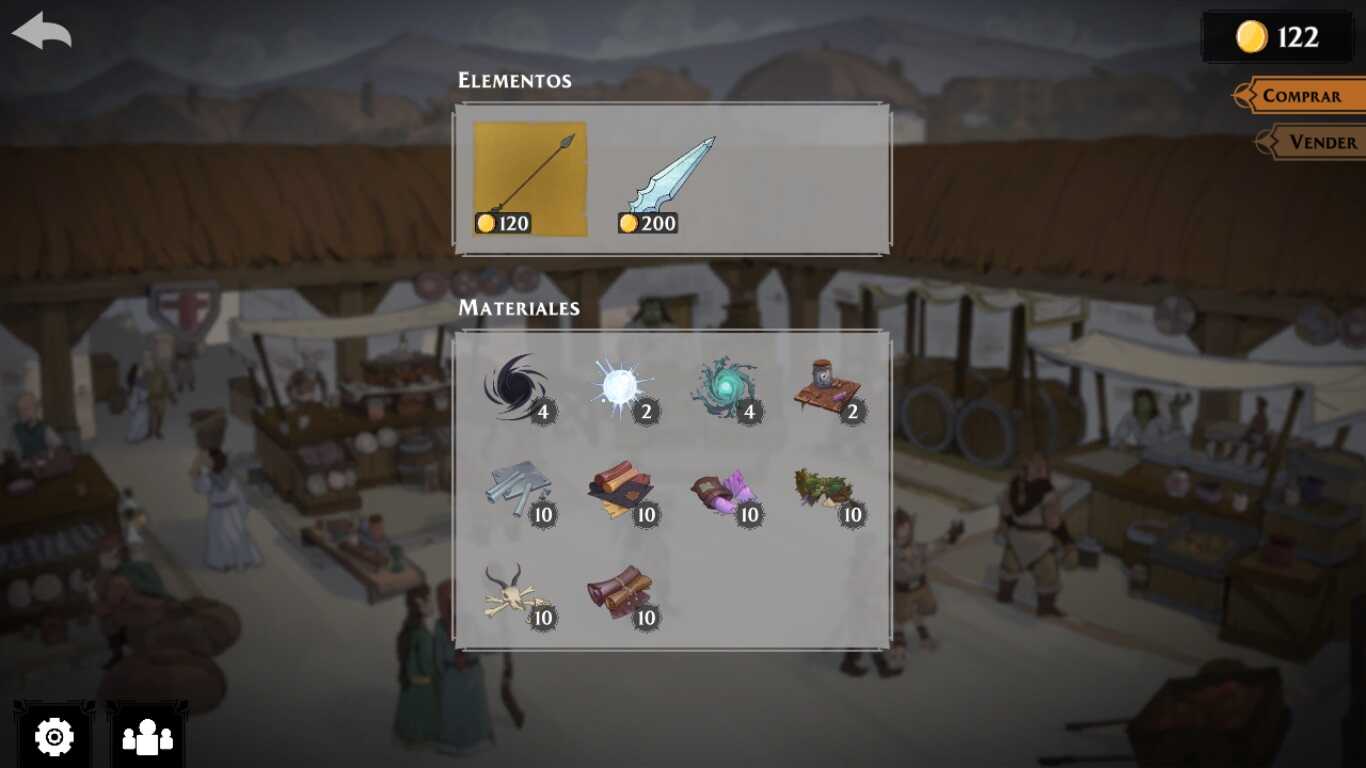Select the teal swirl material

(725, 387)
